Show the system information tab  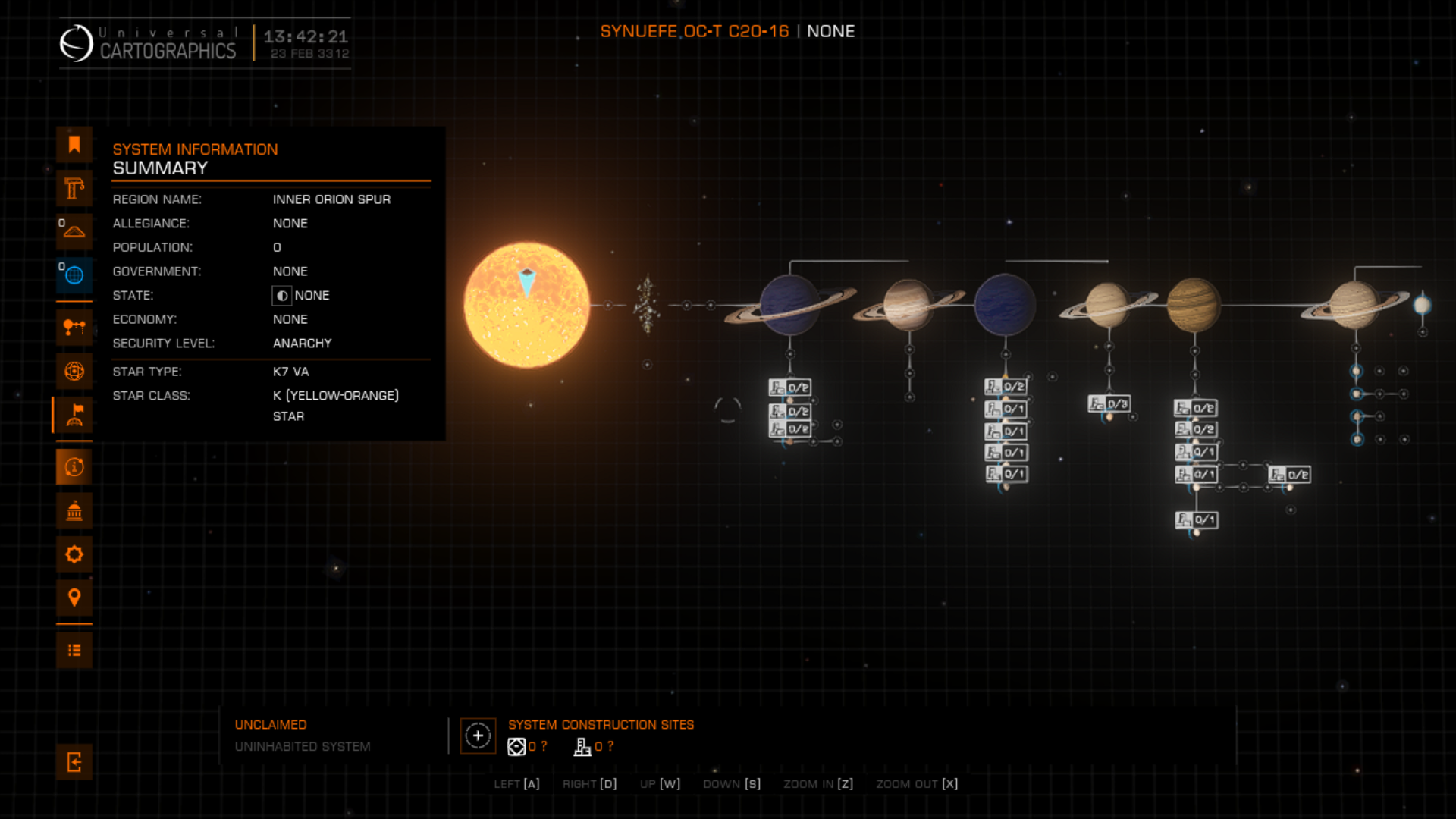tap(74, 467)
